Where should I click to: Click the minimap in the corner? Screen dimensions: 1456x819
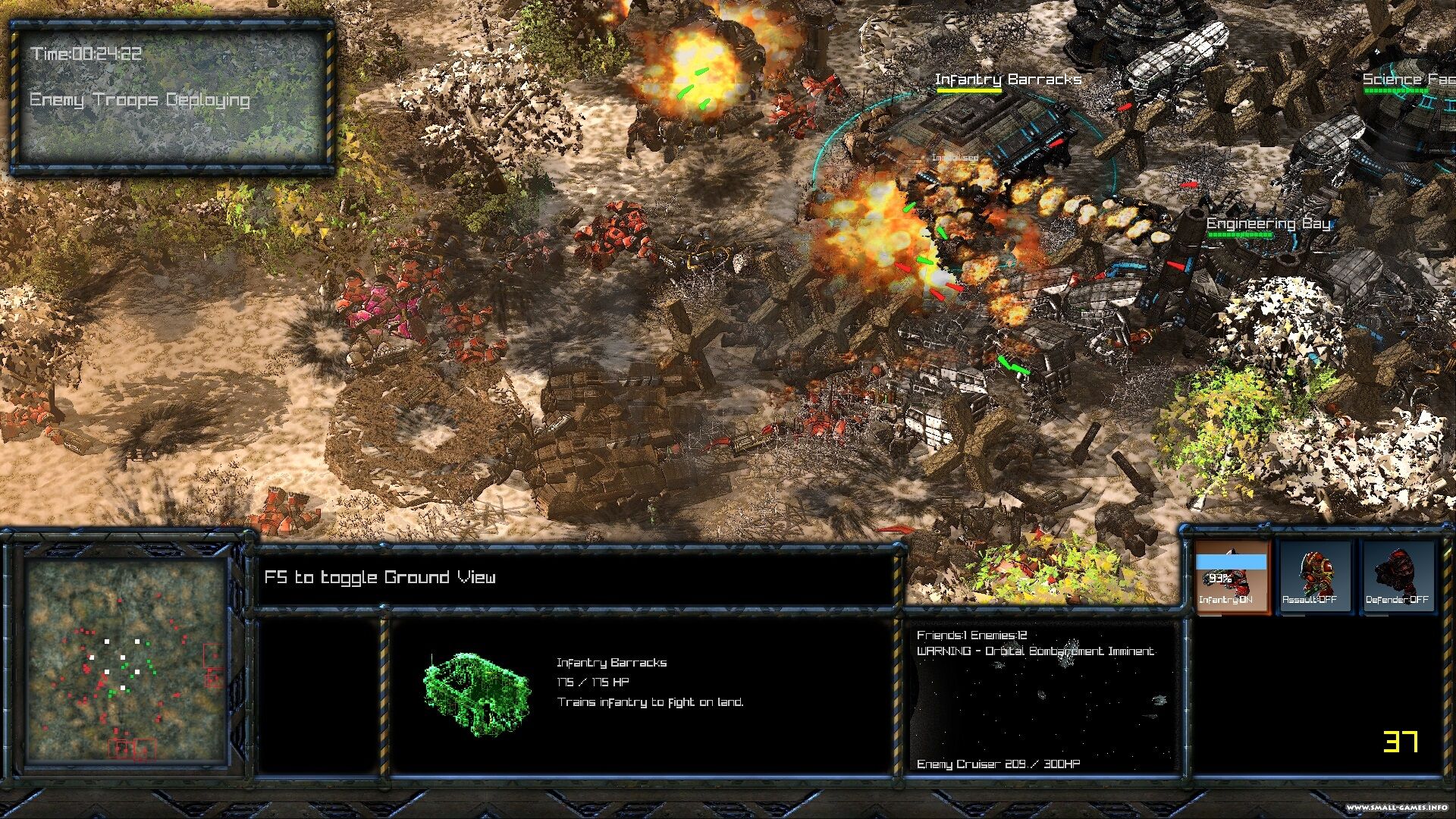[x=127, y=661]
